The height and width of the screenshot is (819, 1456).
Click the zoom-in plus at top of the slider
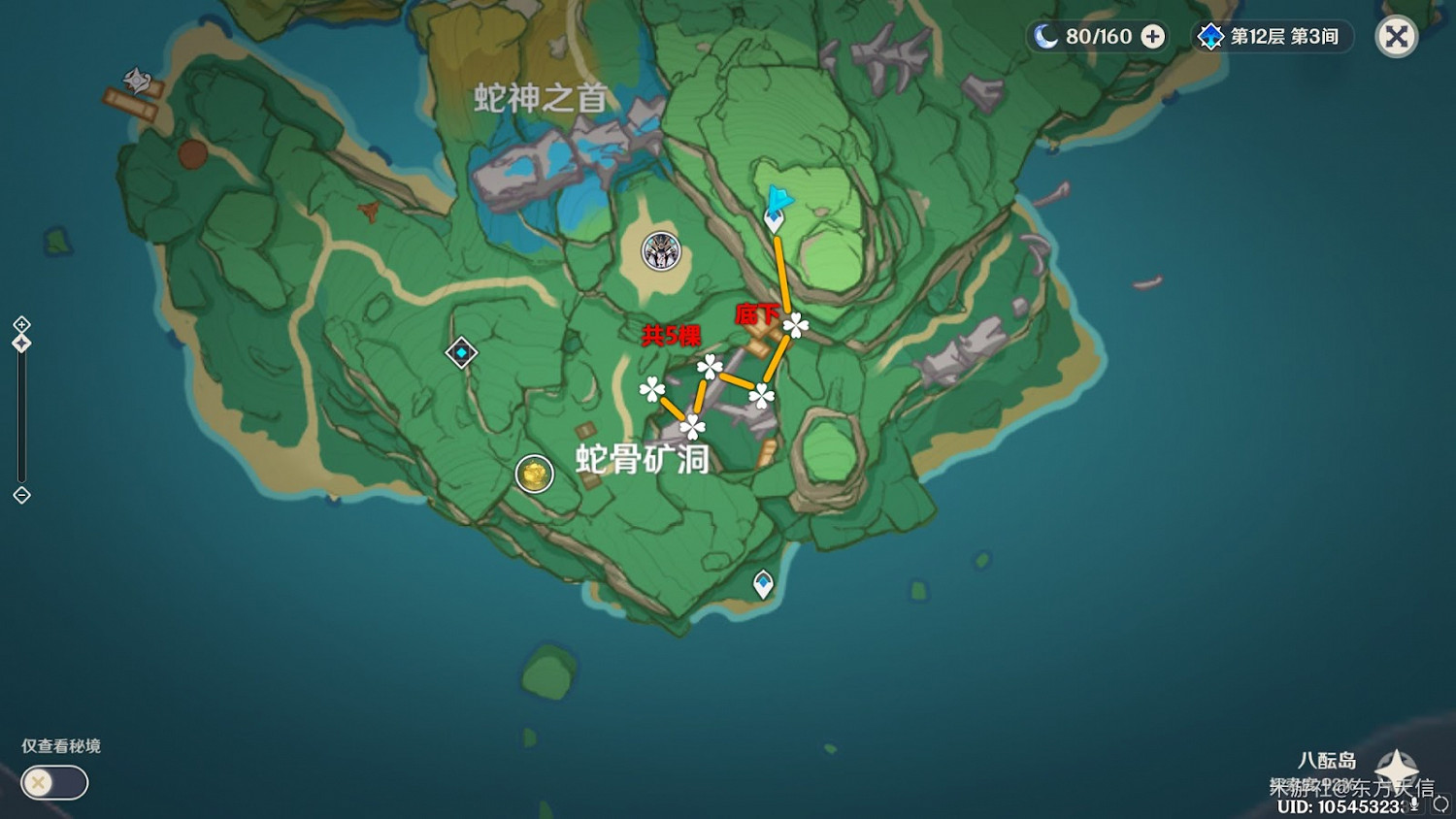21,326
